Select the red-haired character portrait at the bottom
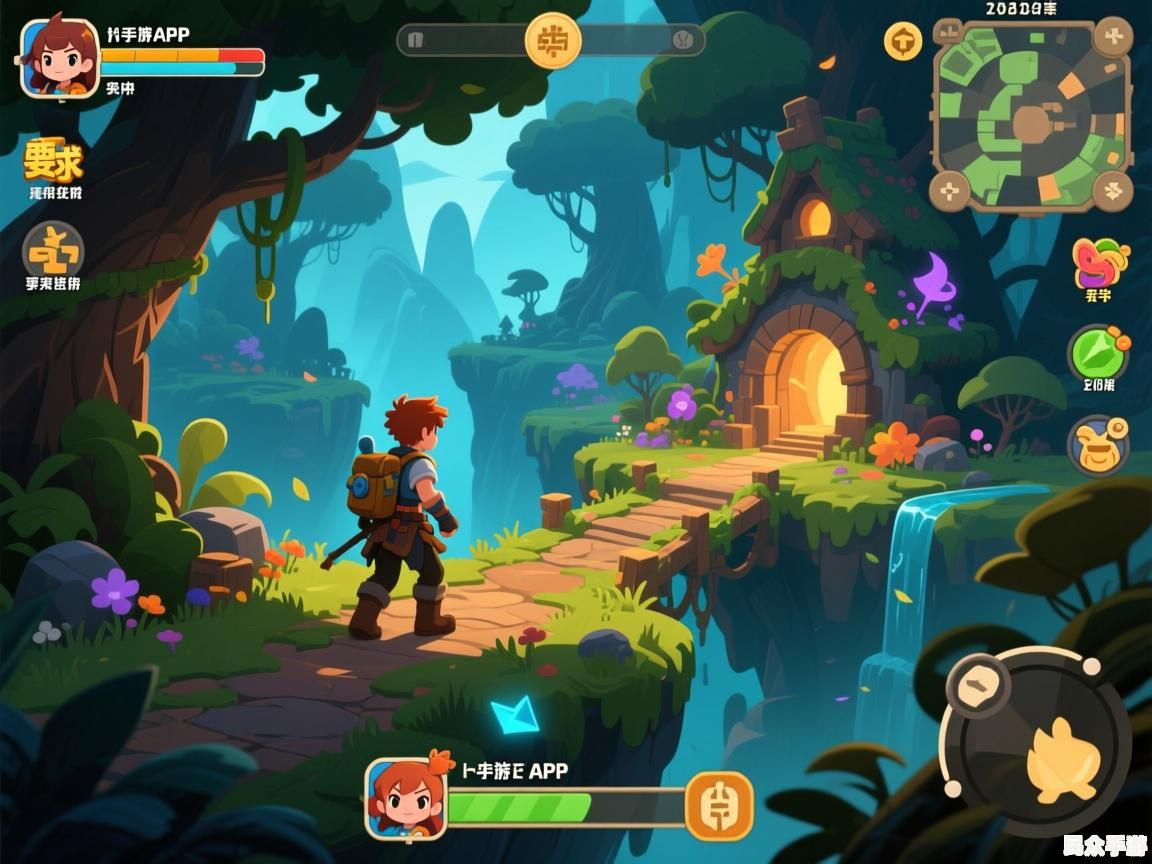Screen dimensions: 1152x864 coord(405,798)
